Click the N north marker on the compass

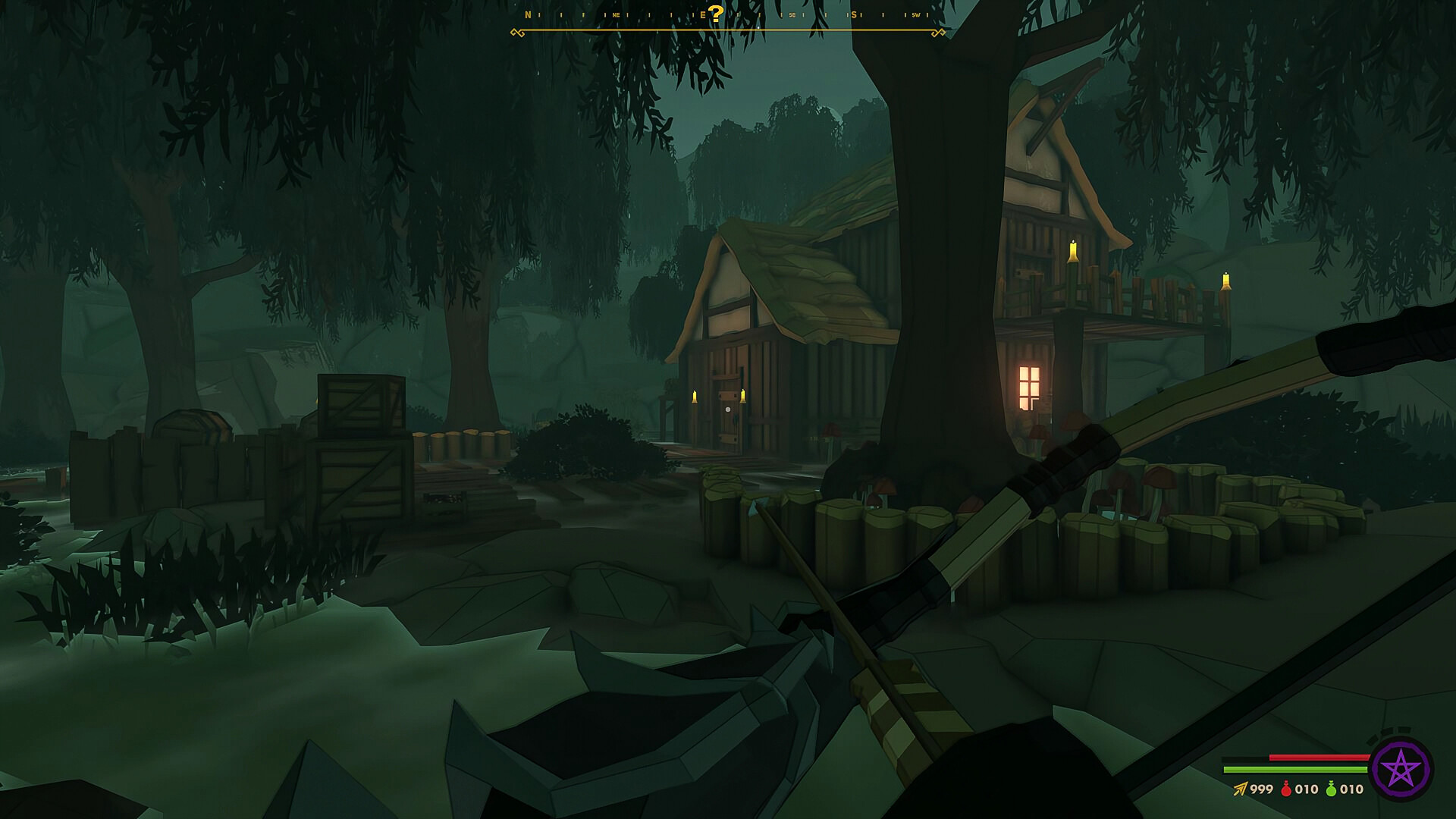click(527, 14)
